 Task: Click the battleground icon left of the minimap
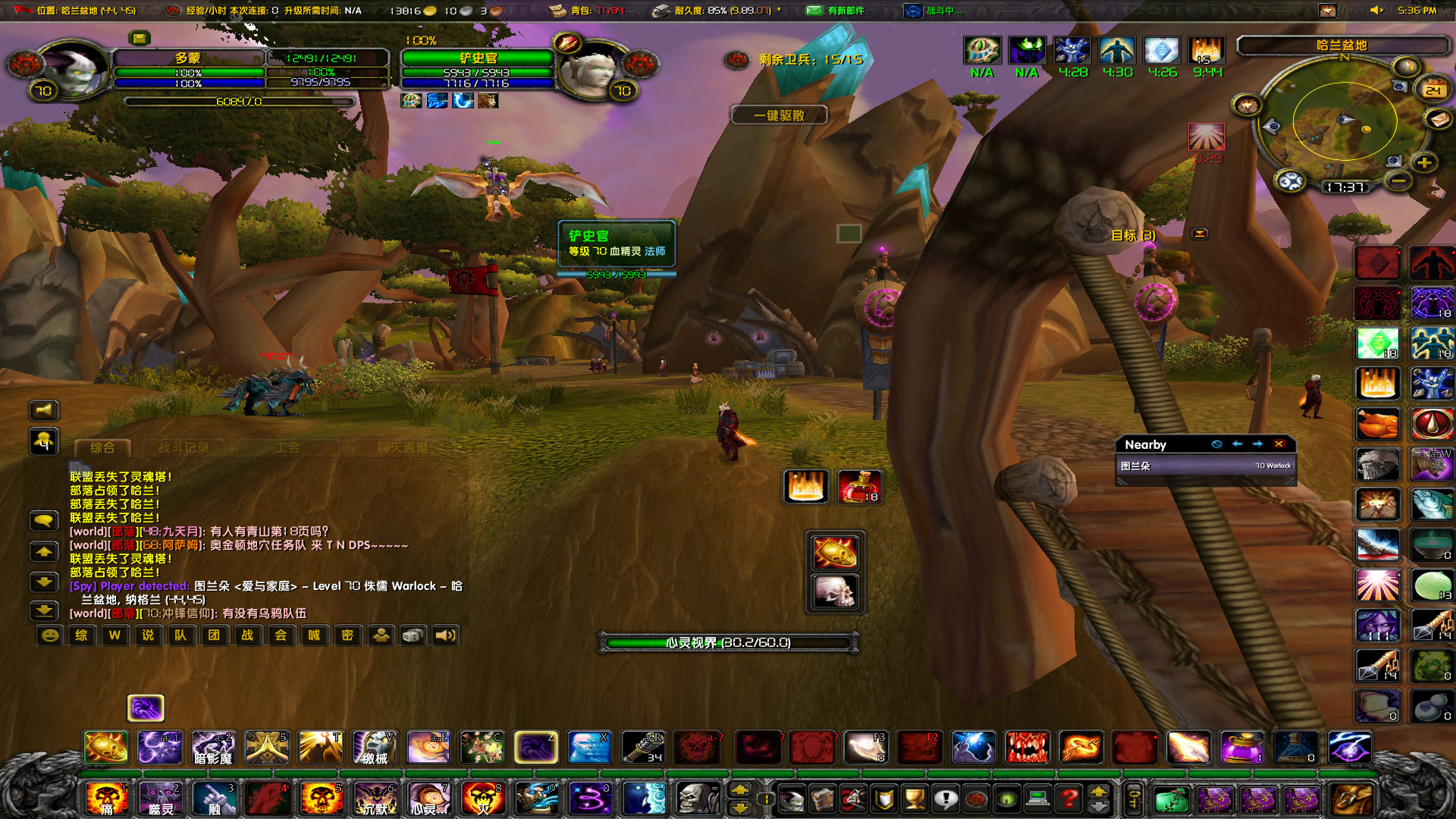pos(1248,104)
